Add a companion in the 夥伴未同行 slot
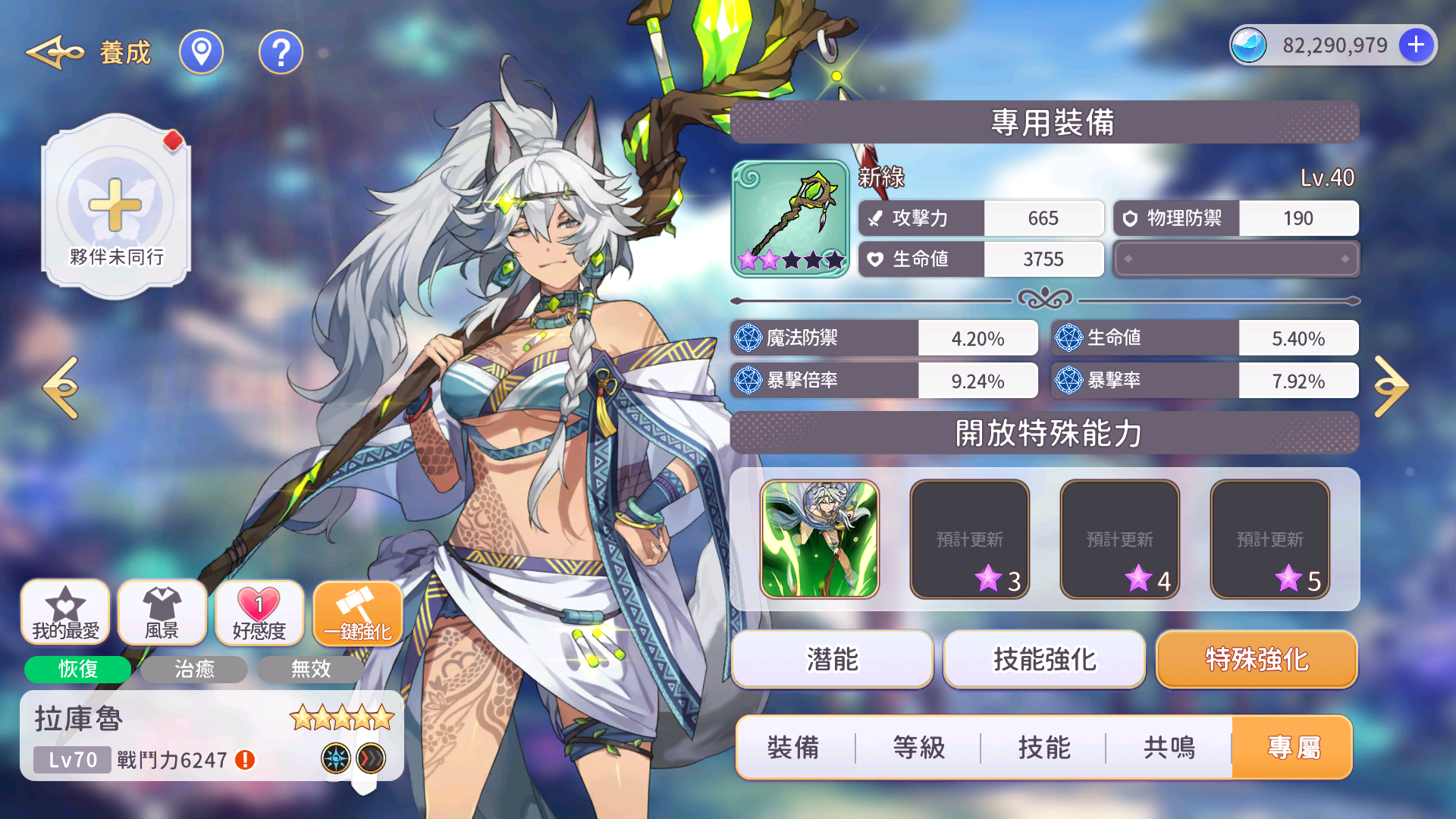 [115, 206]
